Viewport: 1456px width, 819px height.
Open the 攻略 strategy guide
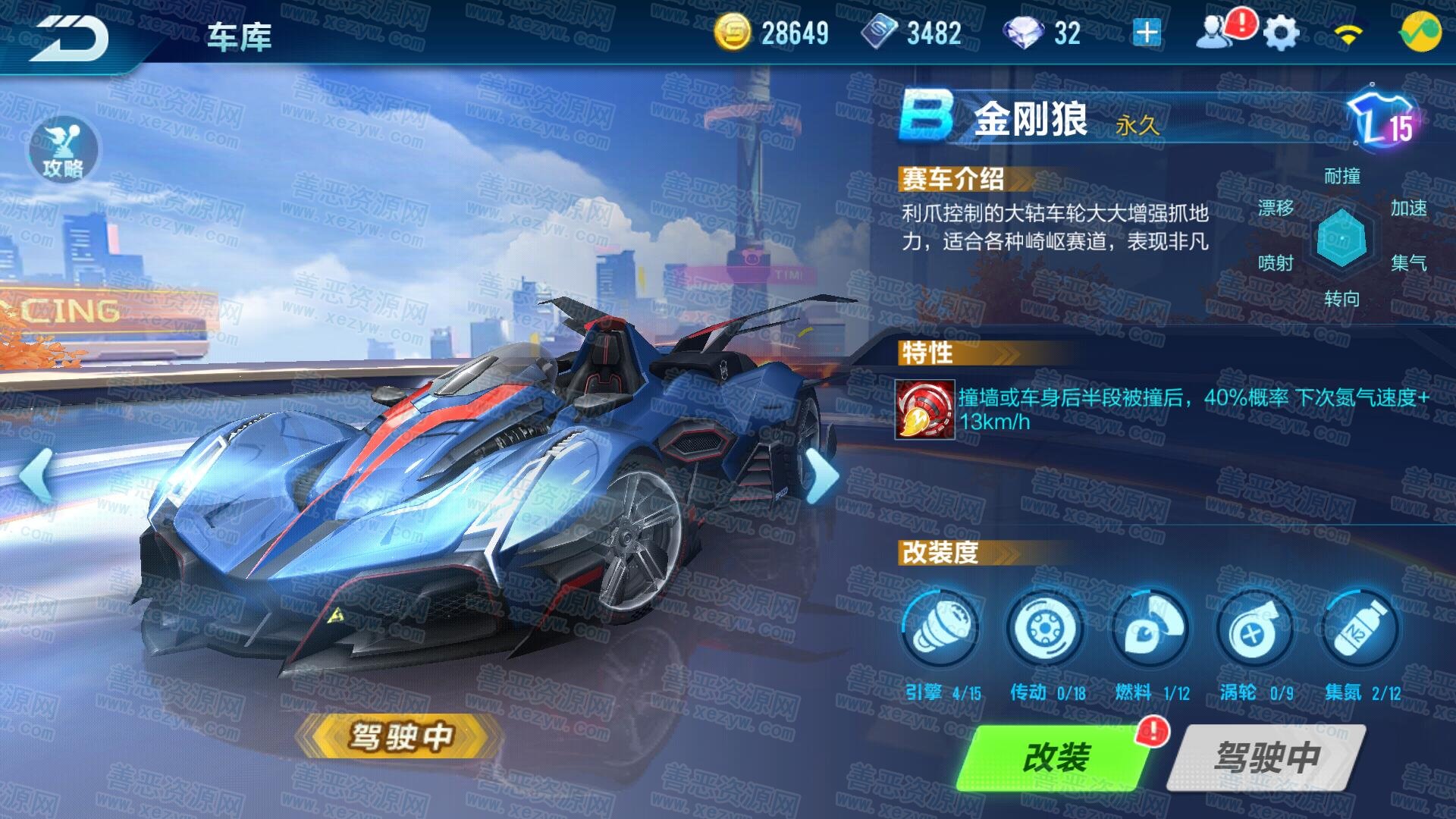point(64,149)
